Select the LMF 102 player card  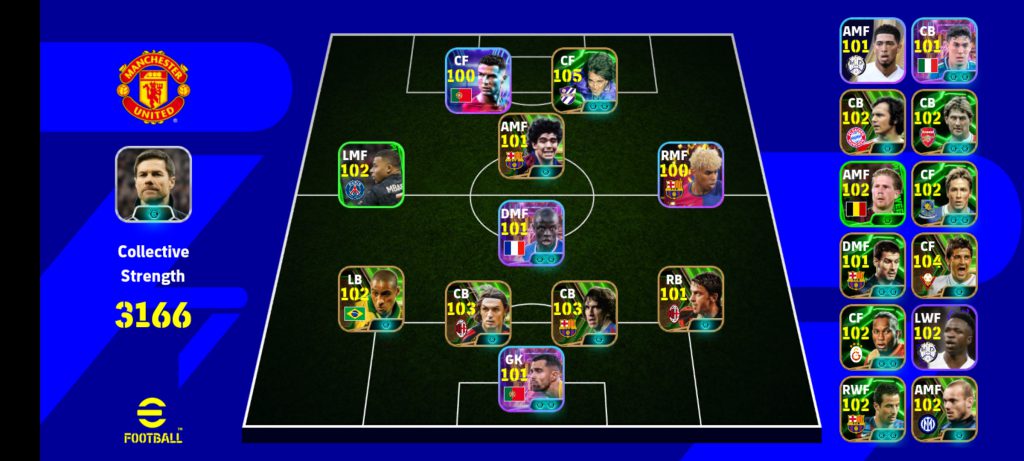coord(371,175)
